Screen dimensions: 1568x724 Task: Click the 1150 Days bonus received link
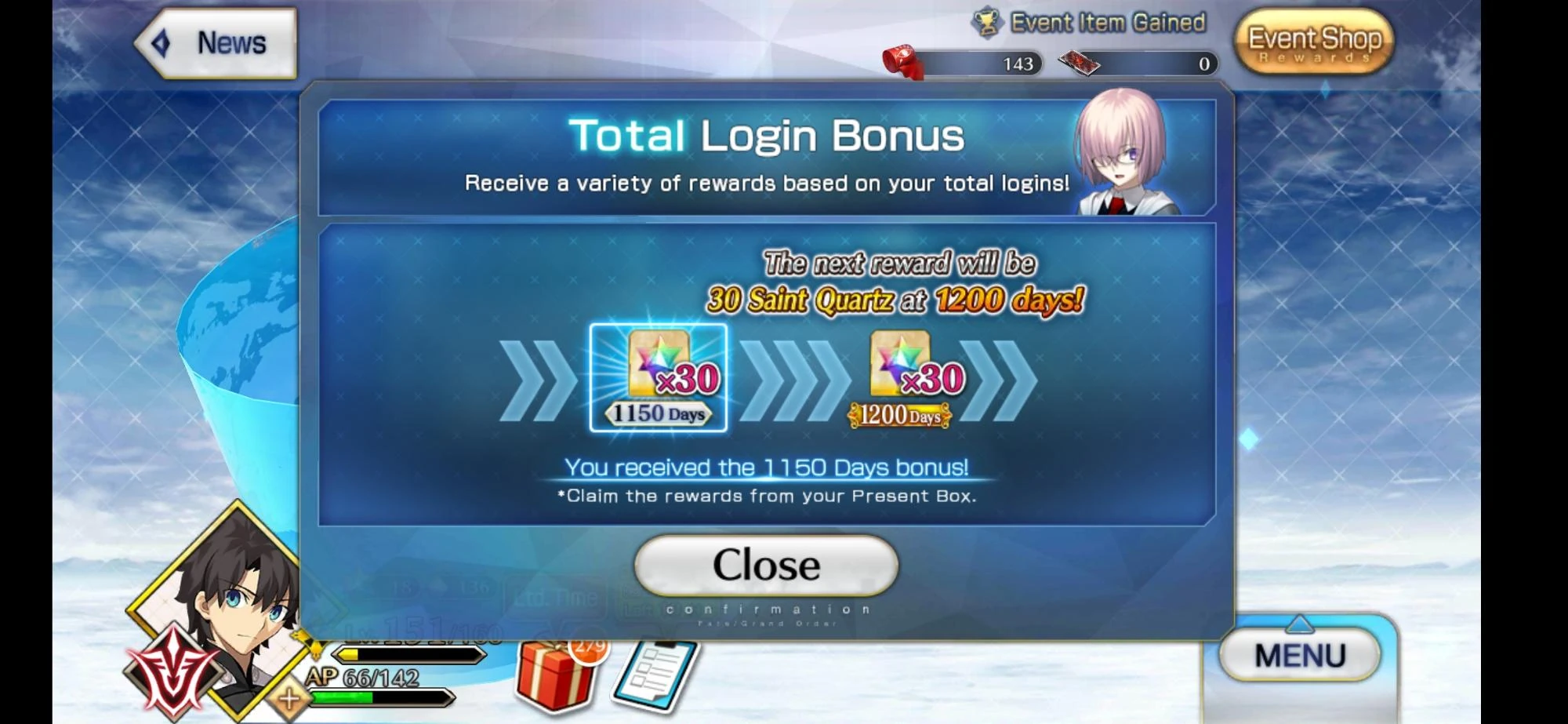point(767,466)
